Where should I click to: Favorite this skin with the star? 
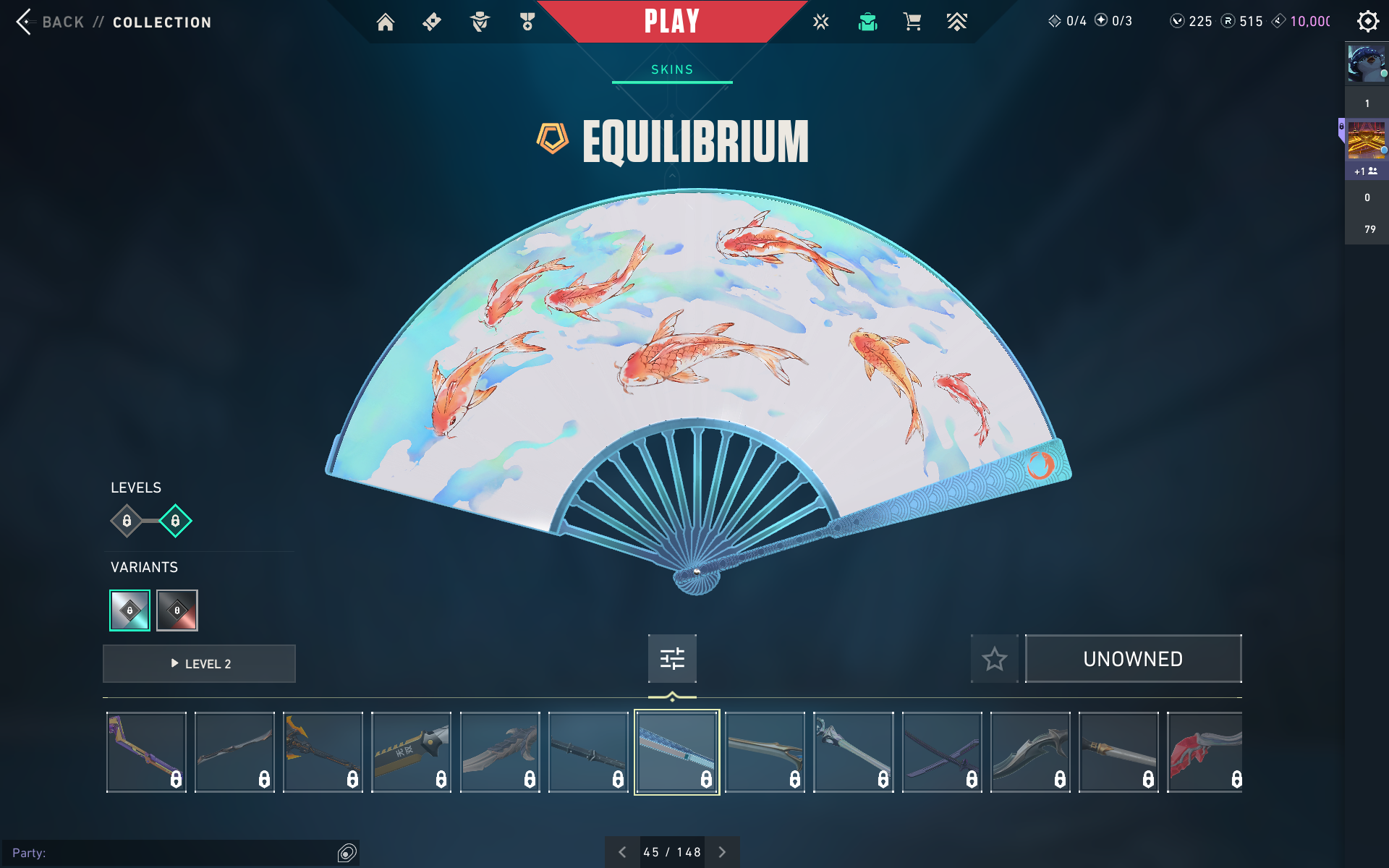click(x=994, y=659)
